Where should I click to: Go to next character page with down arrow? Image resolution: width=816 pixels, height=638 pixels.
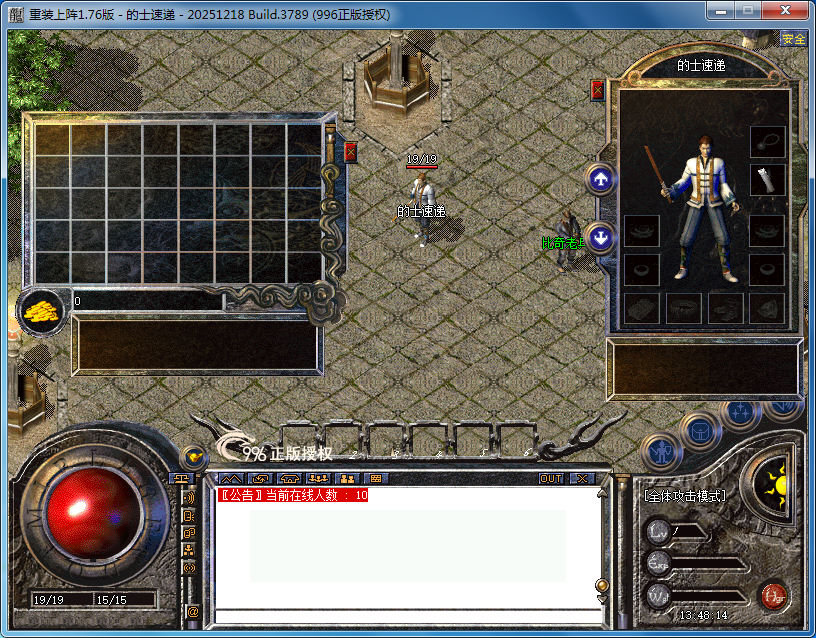click(x=600, y=239)
